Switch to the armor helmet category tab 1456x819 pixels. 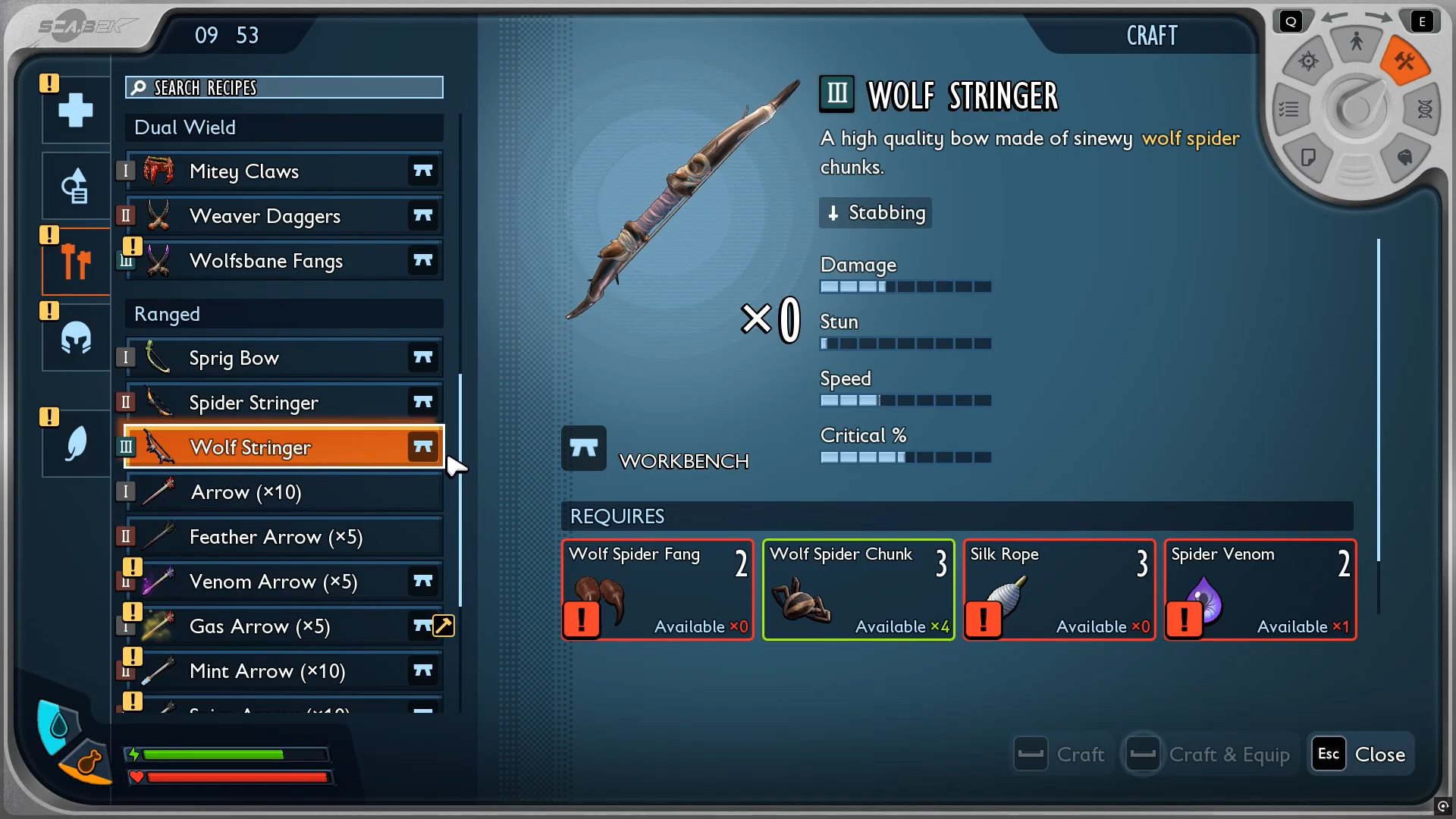pyautogui.click(x=76, y=338)
